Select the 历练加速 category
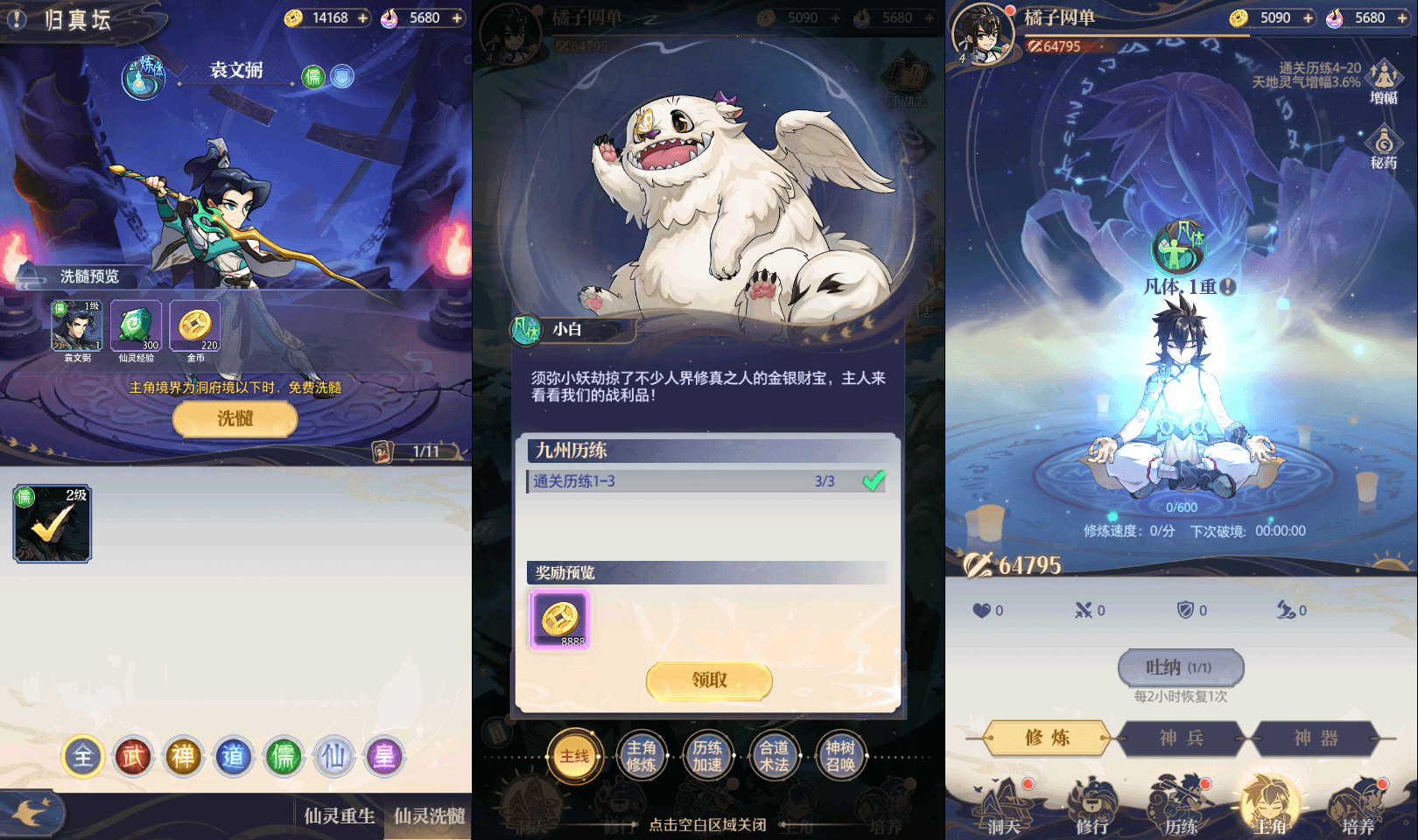1418x840 pixels. (x=707, y=756)
